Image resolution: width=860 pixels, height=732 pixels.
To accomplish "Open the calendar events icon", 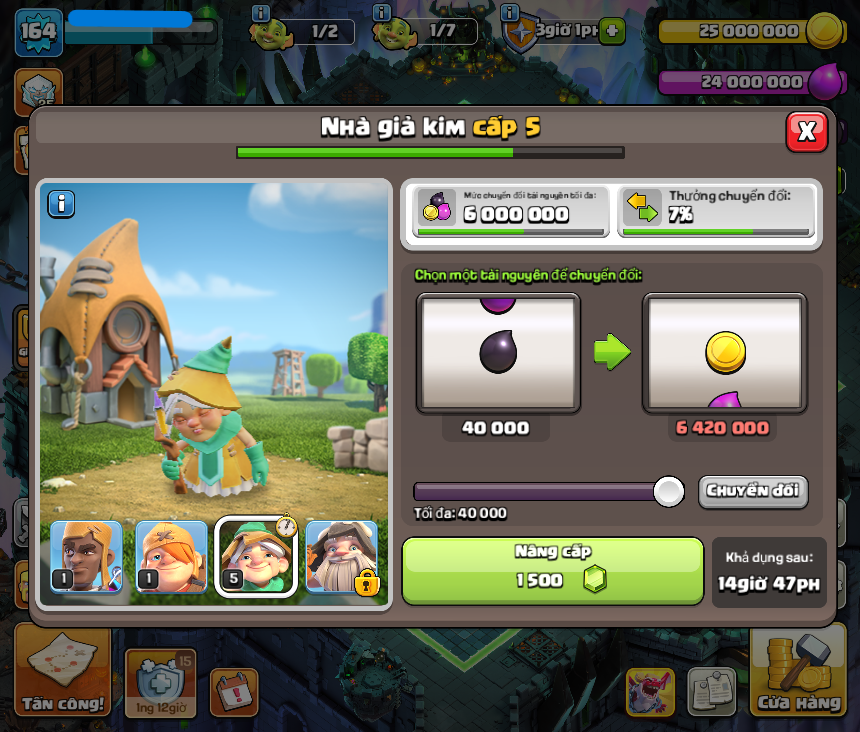I will [234, 691].
